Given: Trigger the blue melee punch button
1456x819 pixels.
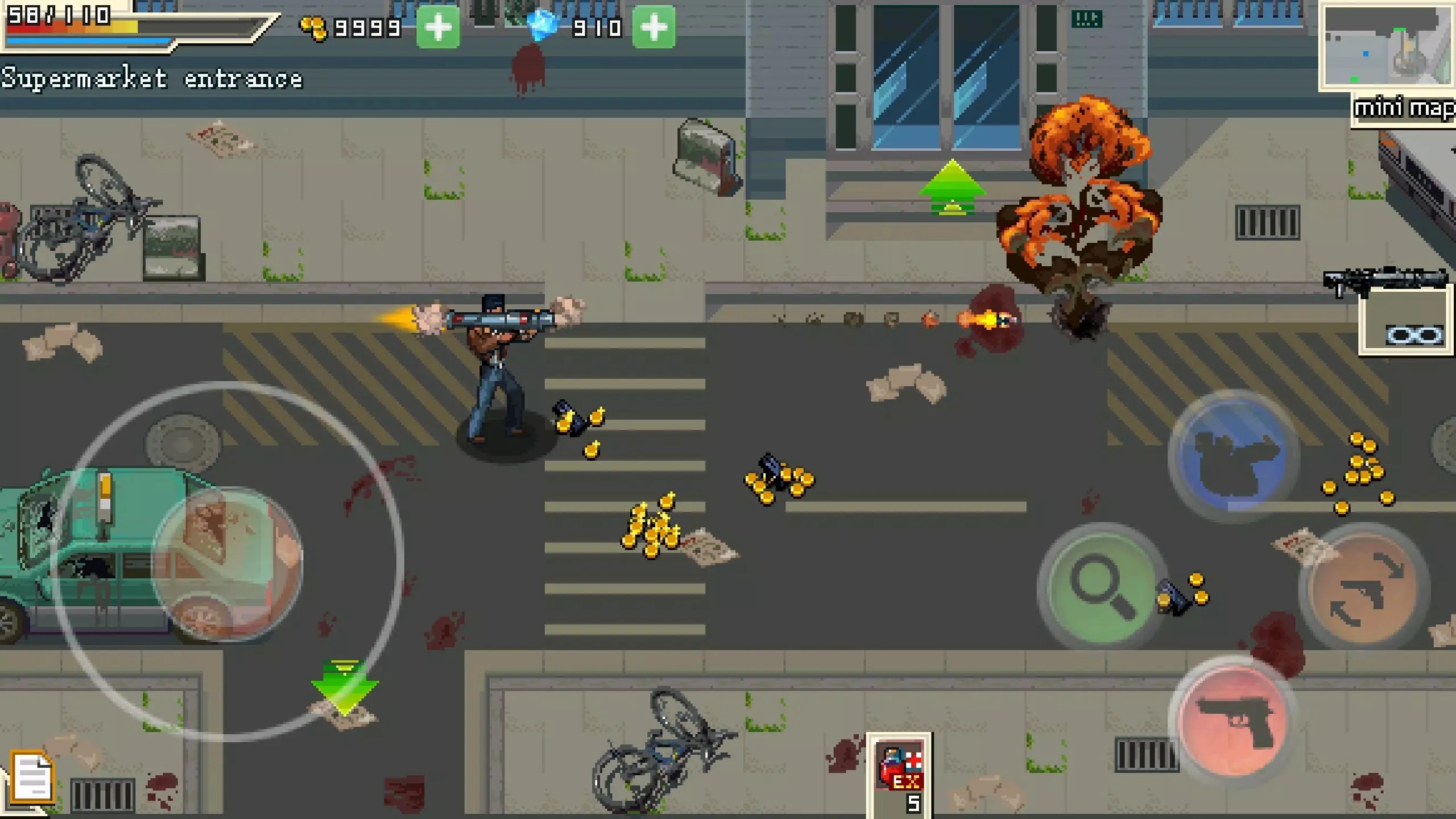Looking at the screenshot, I should coord(1233,456).
